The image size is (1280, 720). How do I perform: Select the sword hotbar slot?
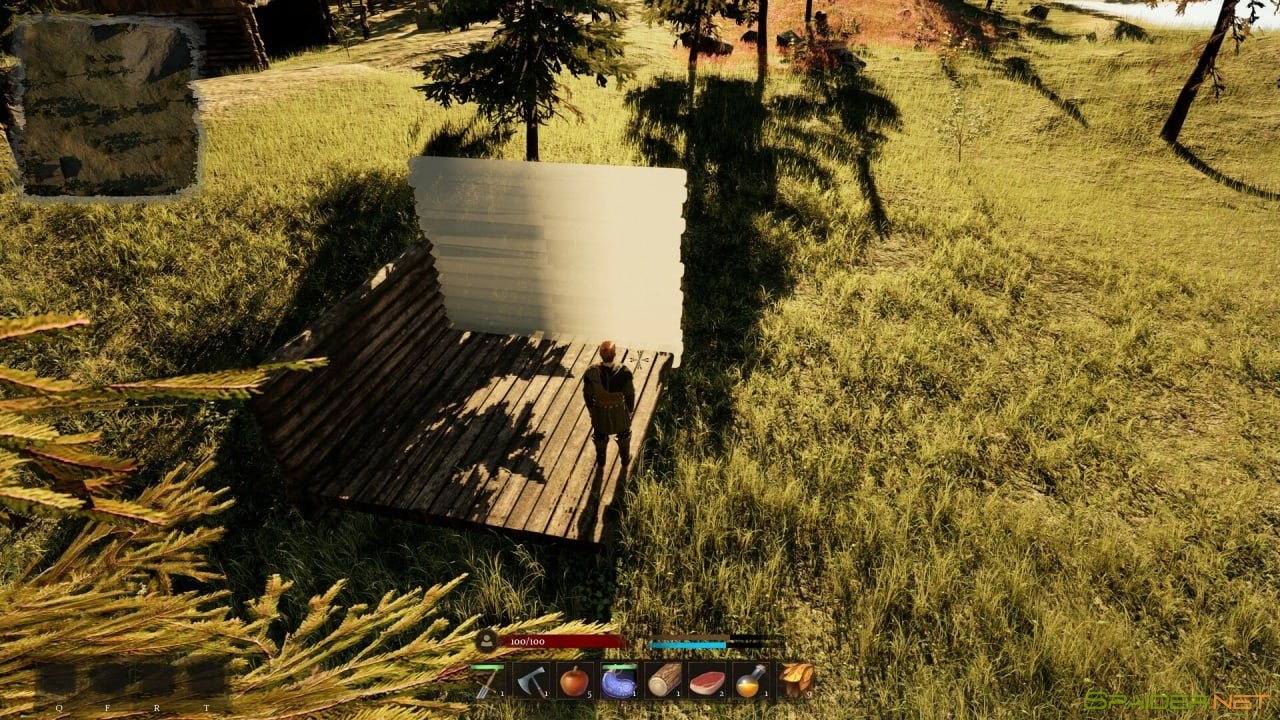[x=488, y=681]
